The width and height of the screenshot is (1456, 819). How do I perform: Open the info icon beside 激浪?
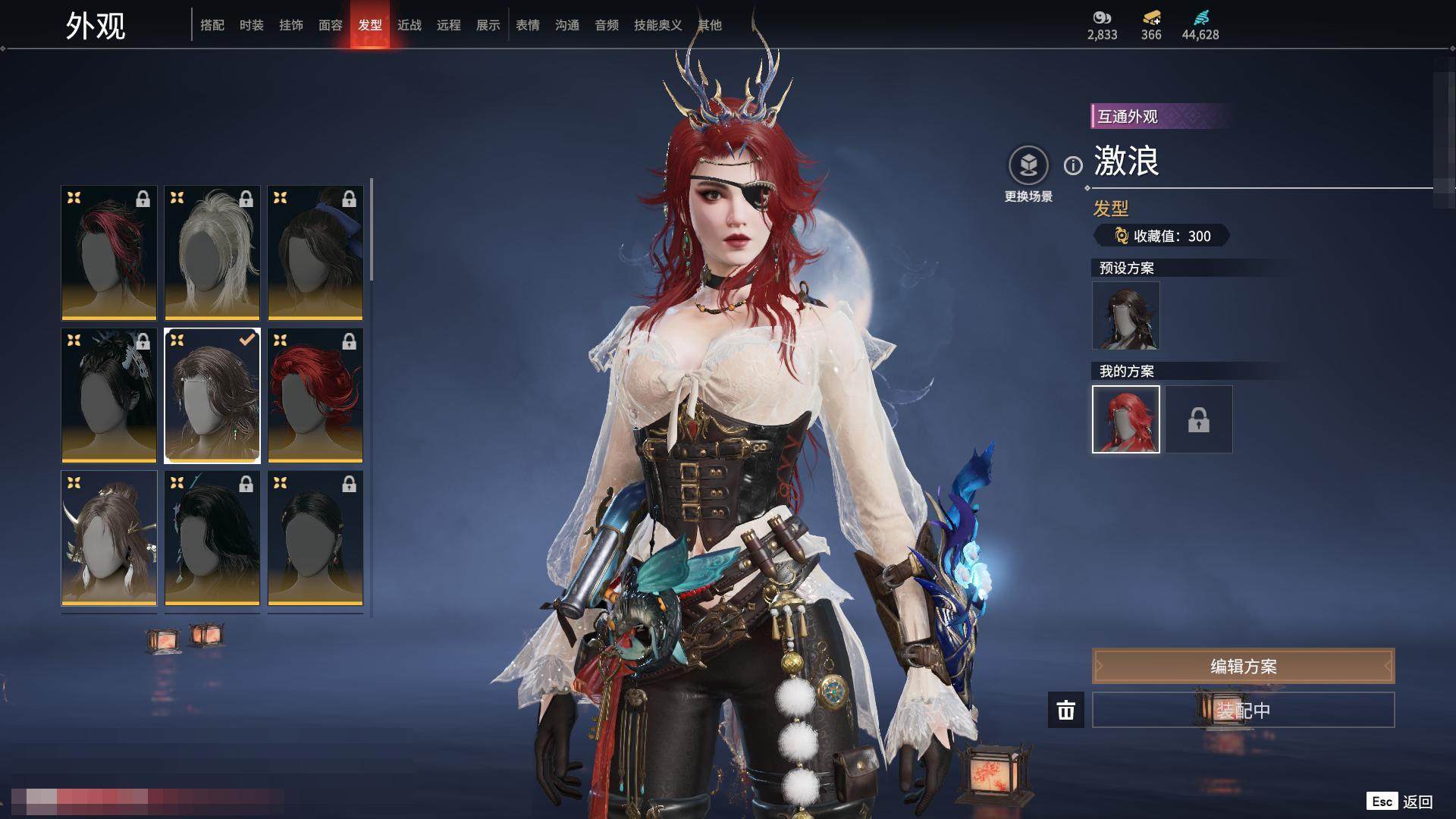[x=1073, y=165]
